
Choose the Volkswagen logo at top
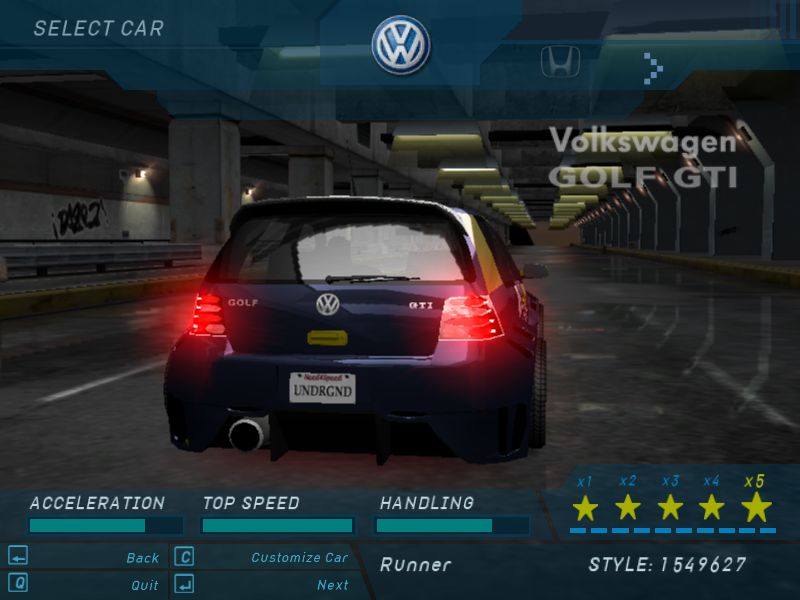[x=401, y=45]
